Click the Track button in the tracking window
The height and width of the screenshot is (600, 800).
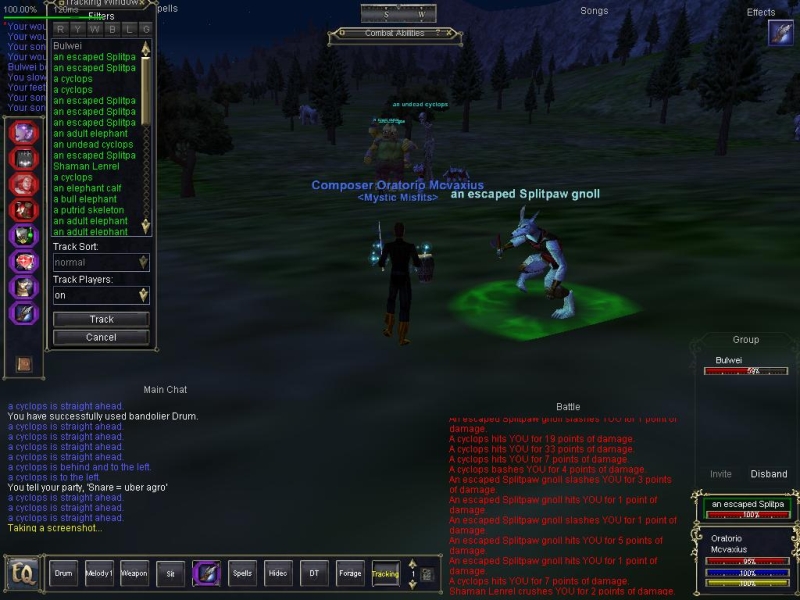tap(101, 319)
